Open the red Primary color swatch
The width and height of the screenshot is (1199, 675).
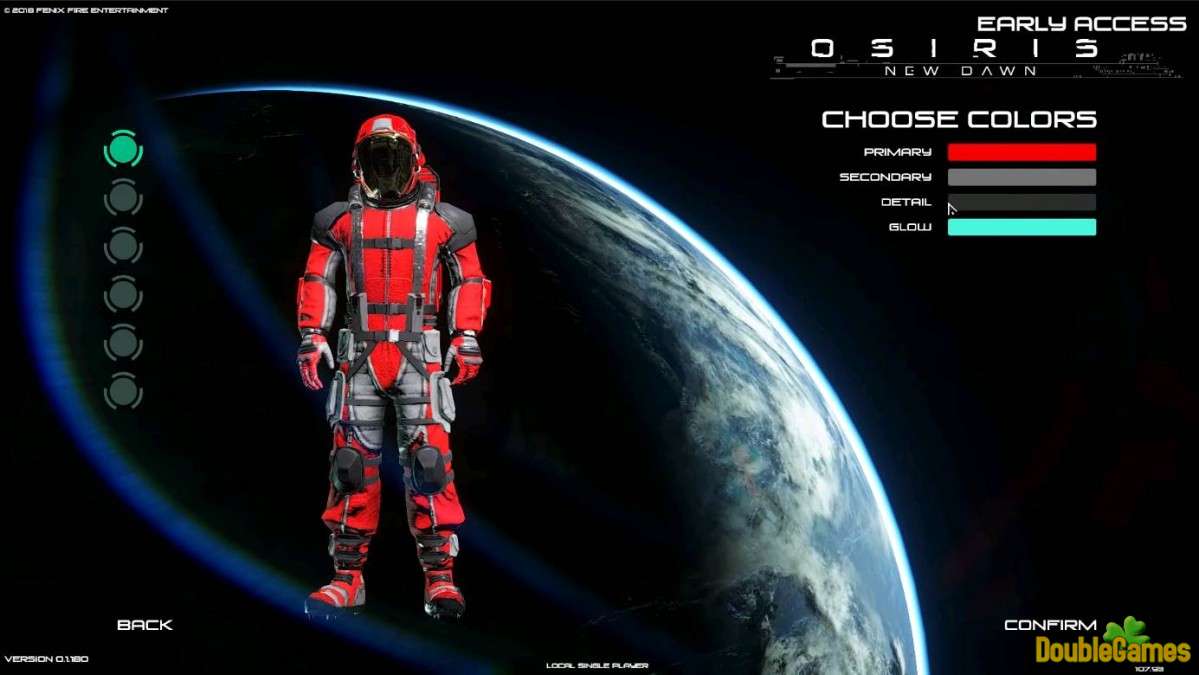pyautogui.click(x=1021, y=152)
